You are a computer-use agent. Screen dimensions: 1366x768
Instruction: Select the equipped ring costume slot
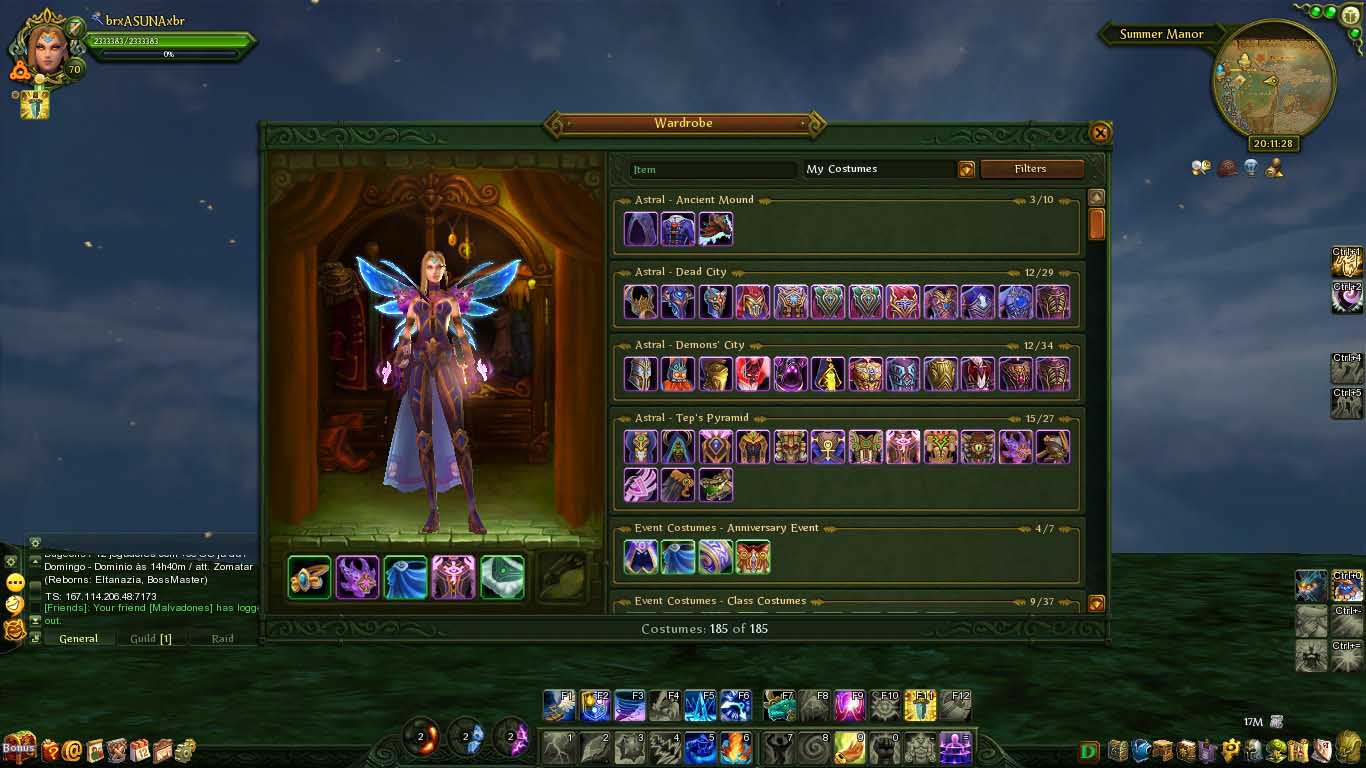point(310,578)
